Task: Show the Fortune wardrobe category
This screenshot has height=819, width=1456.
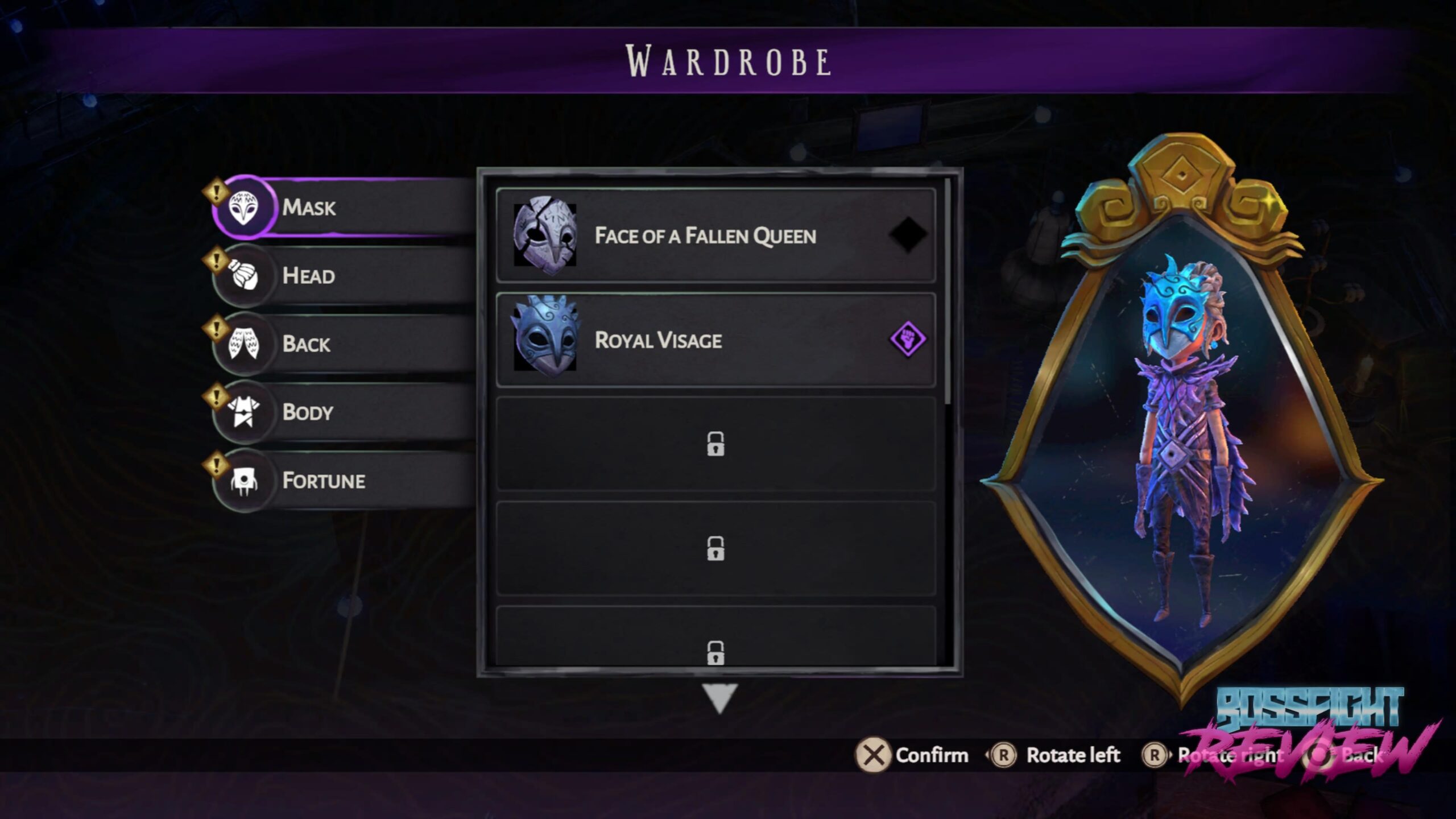Action: pyautogui.click(x=341, y=481)
